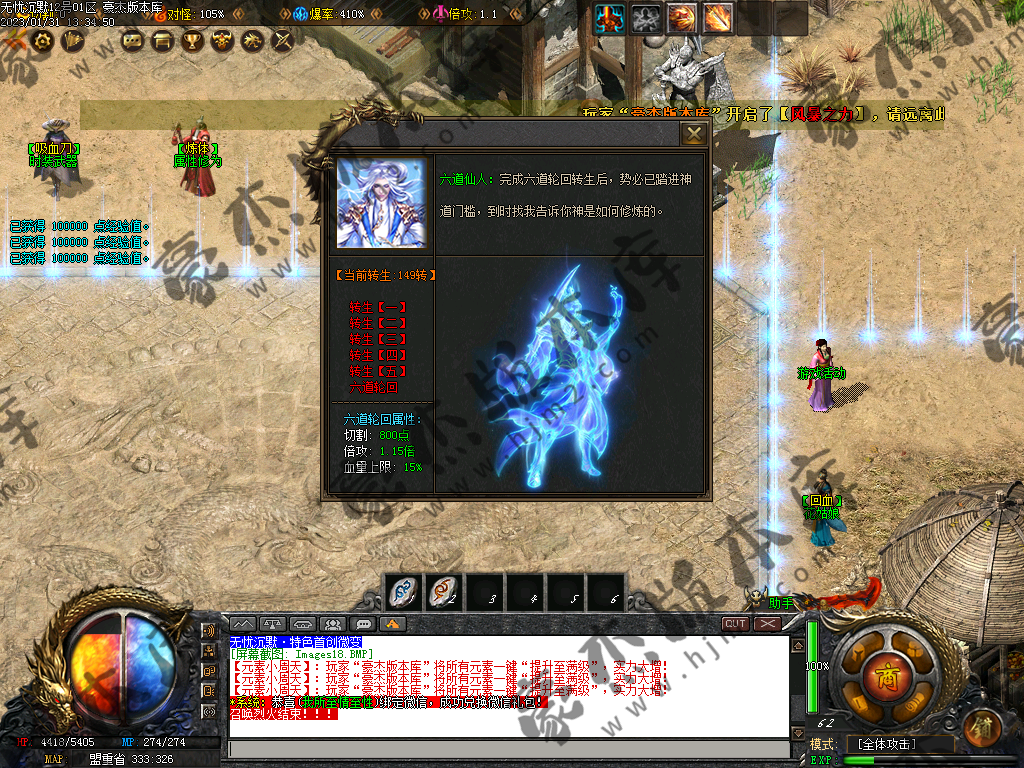Choose the 转生【五】 option
This screenshot has width=1024, height=768.
pyautogui.click(x=378, y=372)
